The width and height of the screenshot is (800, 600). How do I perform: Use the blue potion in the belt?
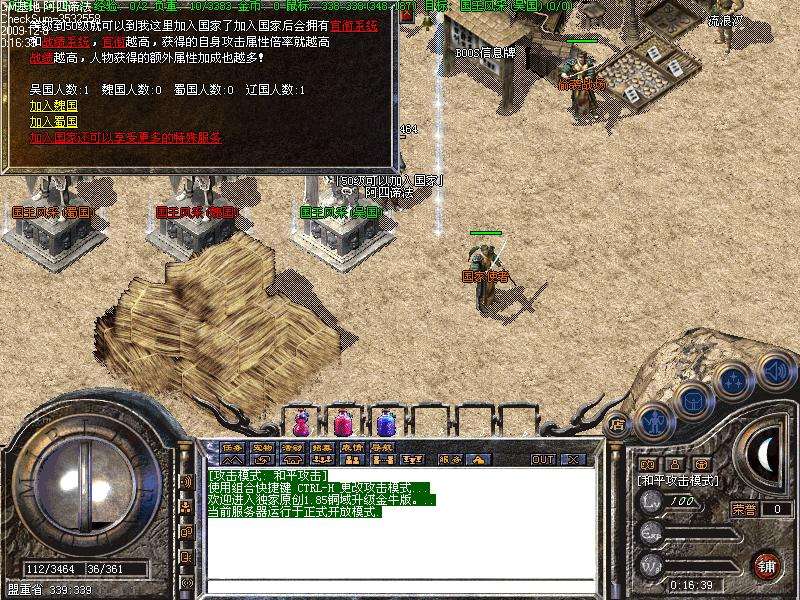384,422
